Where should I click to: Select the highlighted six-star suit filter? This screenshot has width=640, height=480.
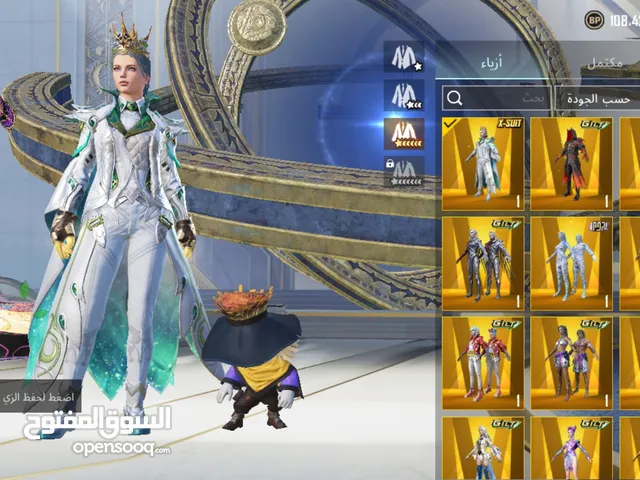[404, 133]
